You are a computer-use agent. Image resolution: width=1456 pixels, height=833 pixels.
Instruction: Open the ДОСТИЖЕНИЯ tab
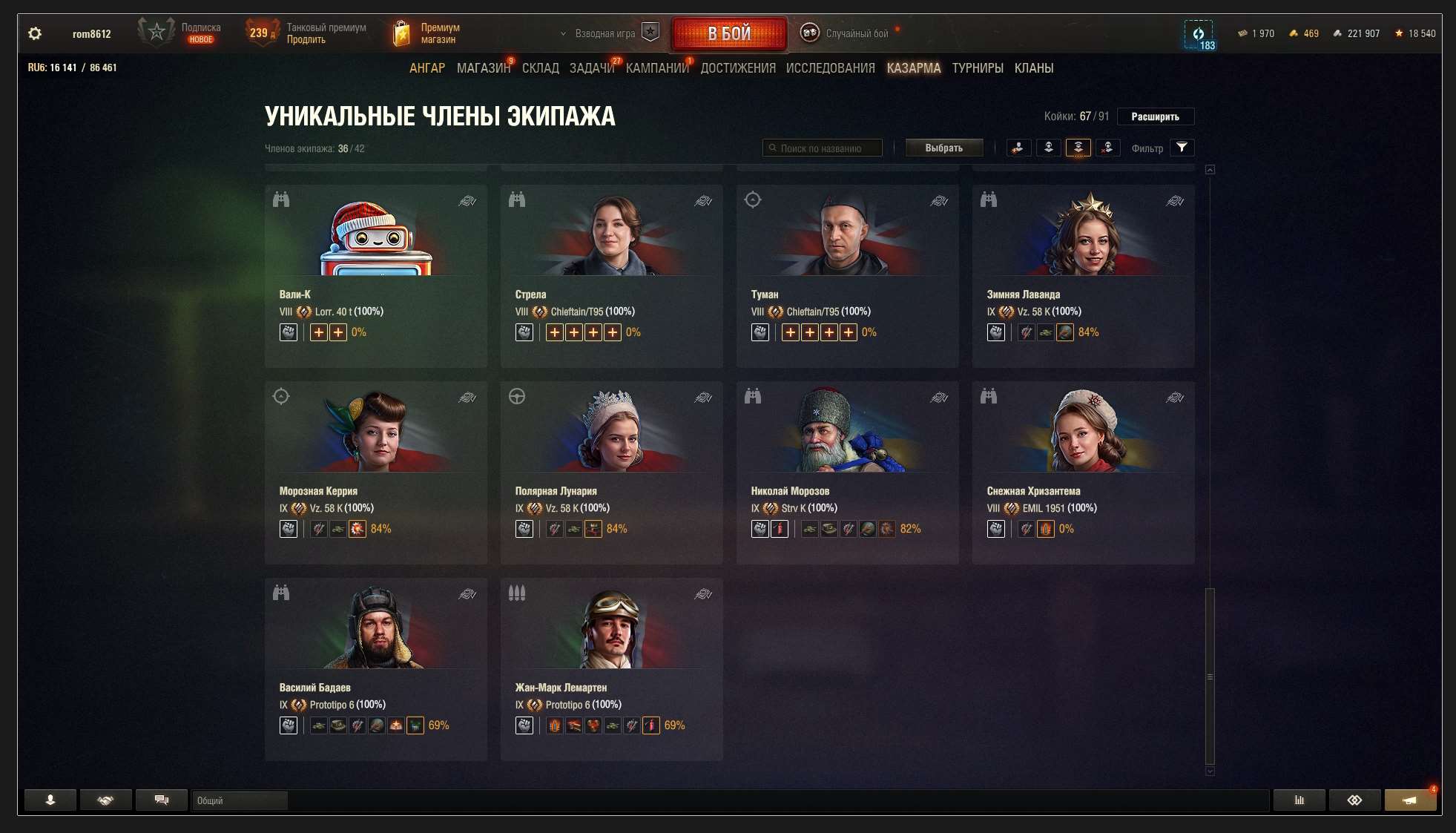coord(738,68)
